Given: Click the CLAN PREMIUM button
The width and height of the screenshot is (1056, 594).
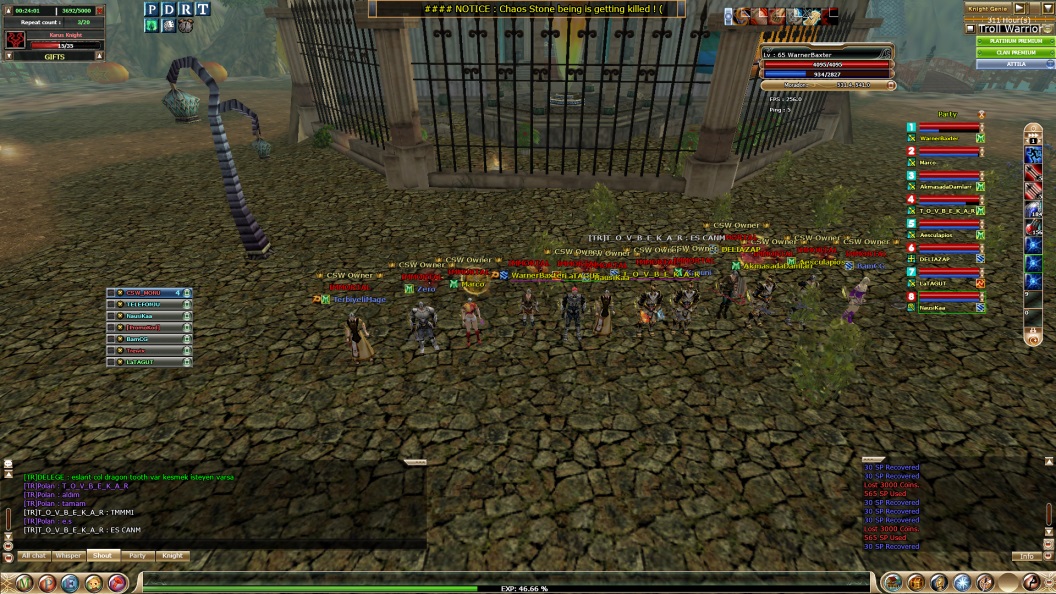Looking at the screenshot, I should pos(1014,52).
